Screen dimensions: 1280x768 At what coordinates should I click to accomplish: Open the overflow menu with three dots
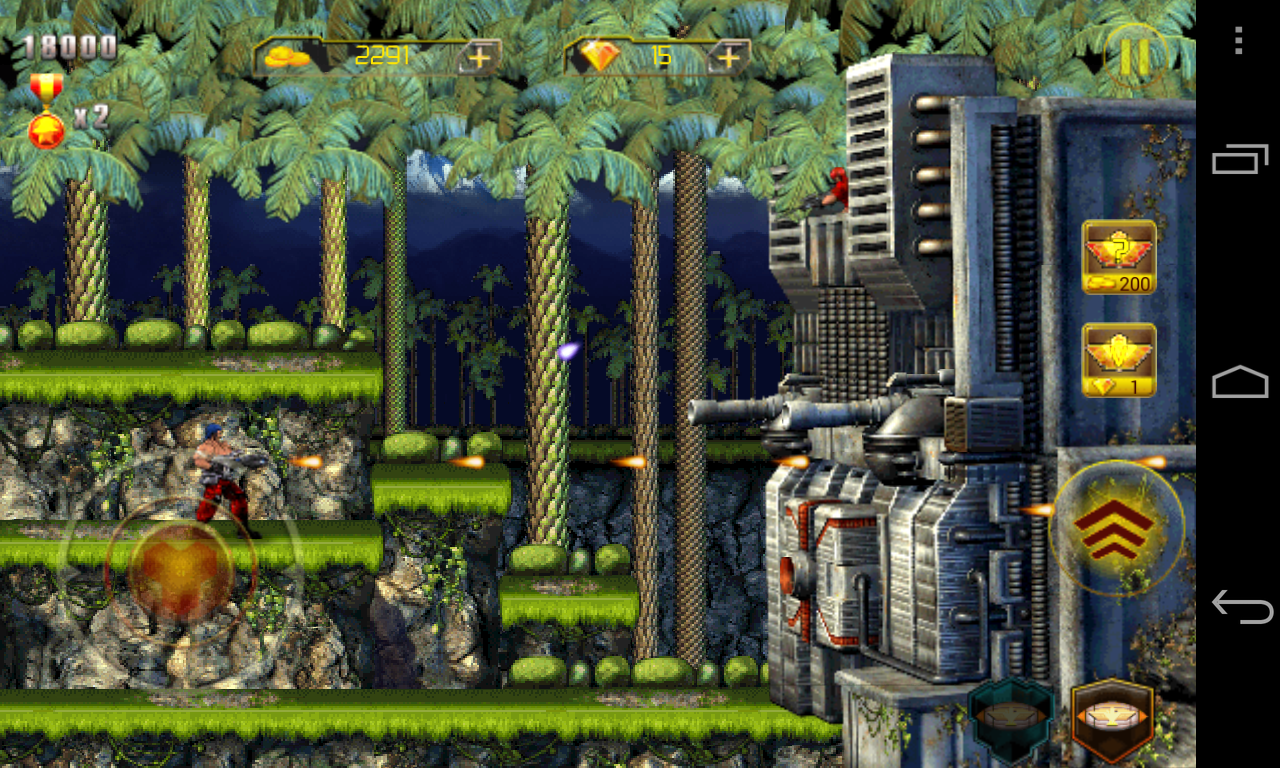1237,40
